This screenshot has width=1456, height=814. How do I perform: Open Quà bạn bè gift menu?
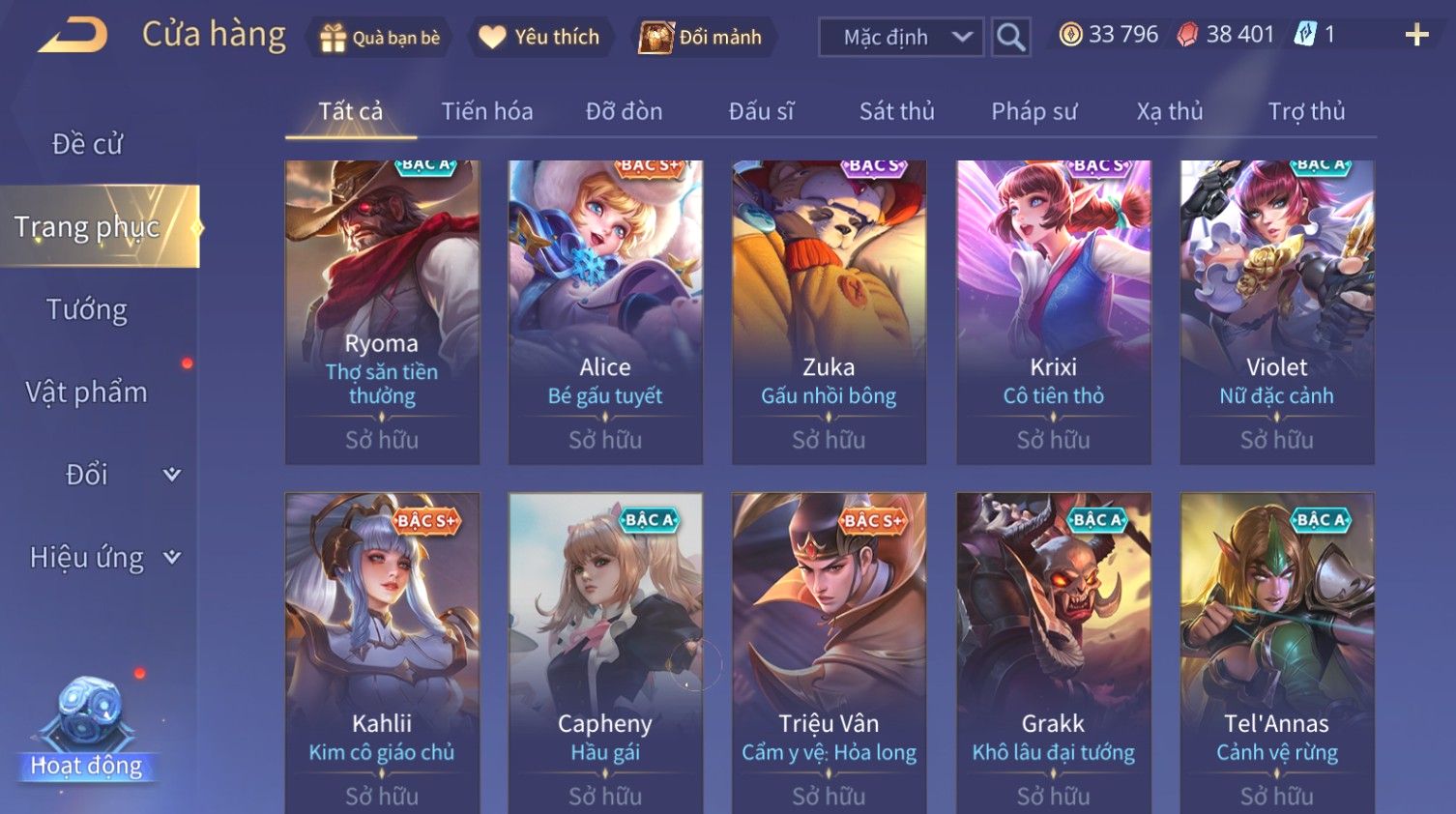click(379, 38)
